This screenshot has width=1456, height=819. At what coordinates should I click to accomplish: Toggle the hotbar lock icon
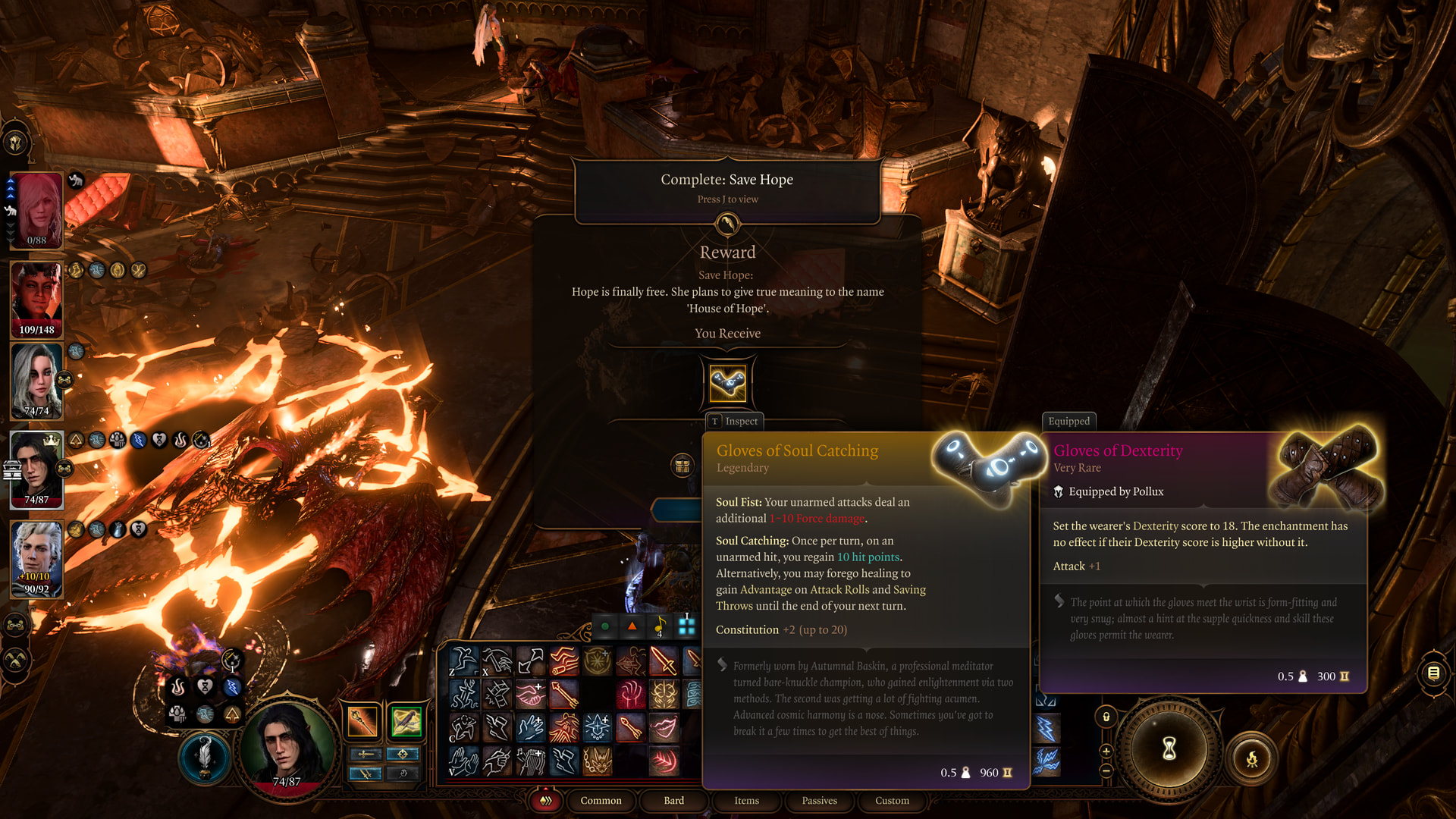tap(1106, 717)
